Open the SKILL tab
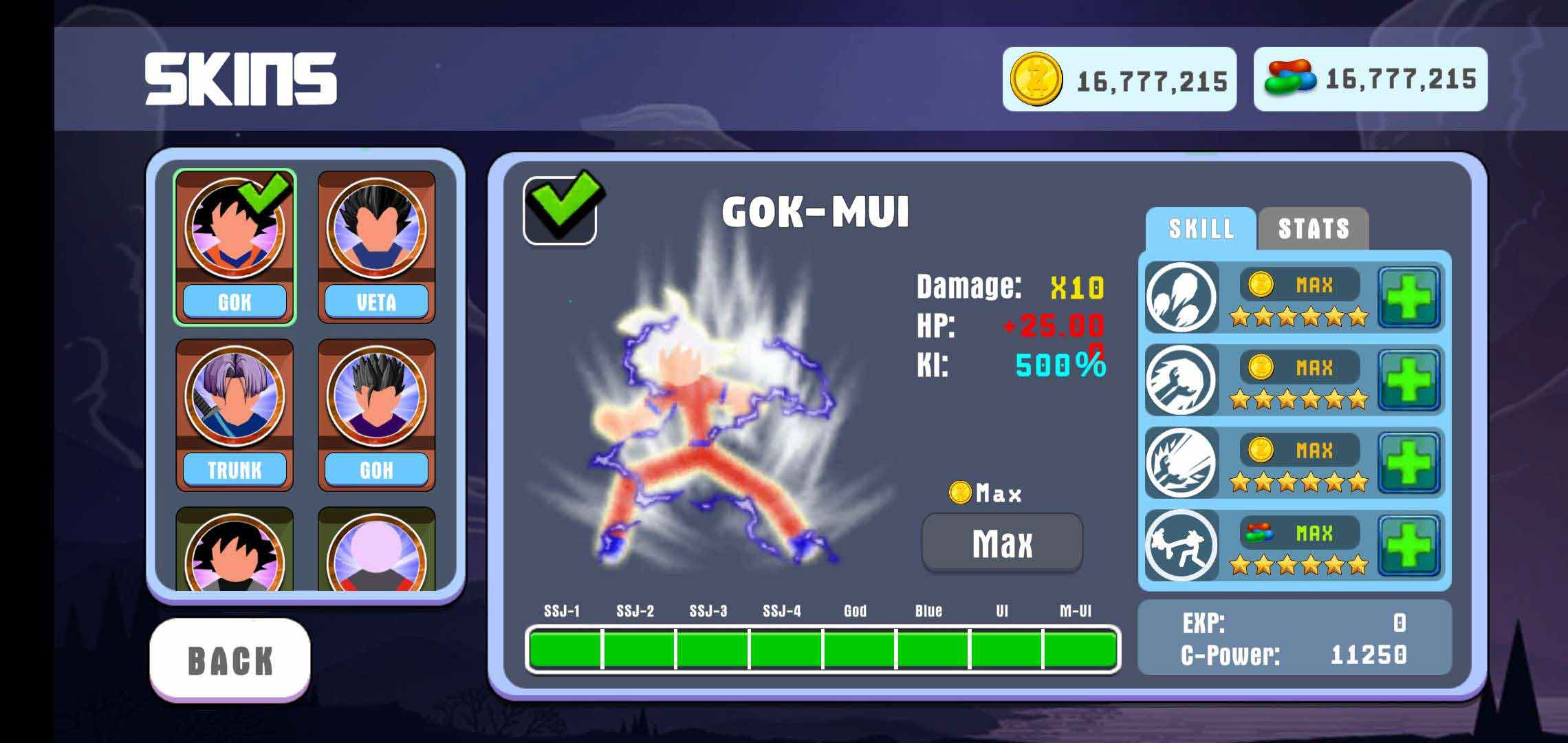This screenshot has height=743, width=1568. coord(1201,229)
